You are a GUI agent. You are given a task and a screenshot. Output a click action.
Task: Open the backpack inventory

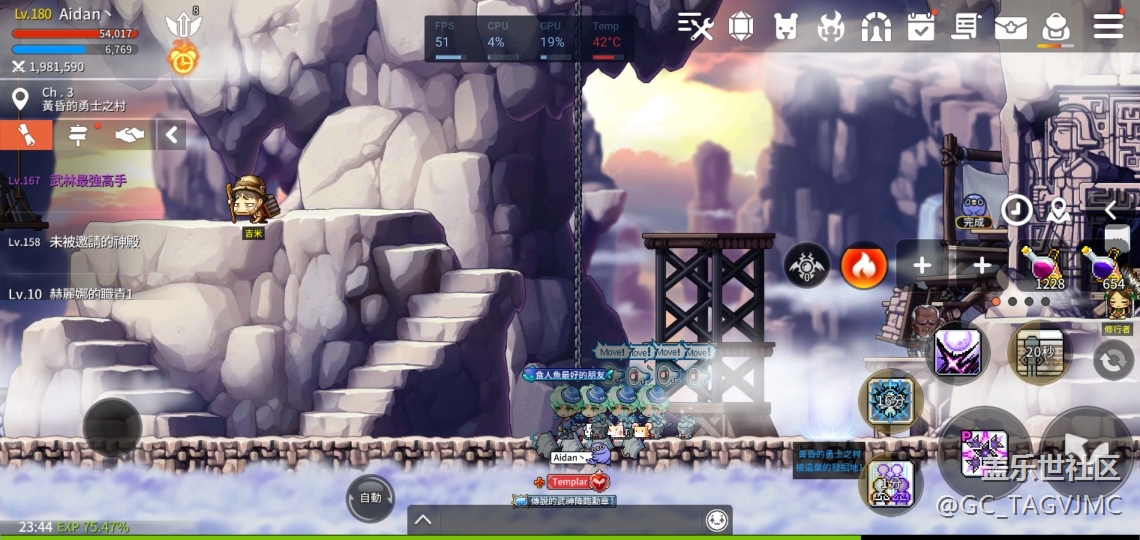1055,27
